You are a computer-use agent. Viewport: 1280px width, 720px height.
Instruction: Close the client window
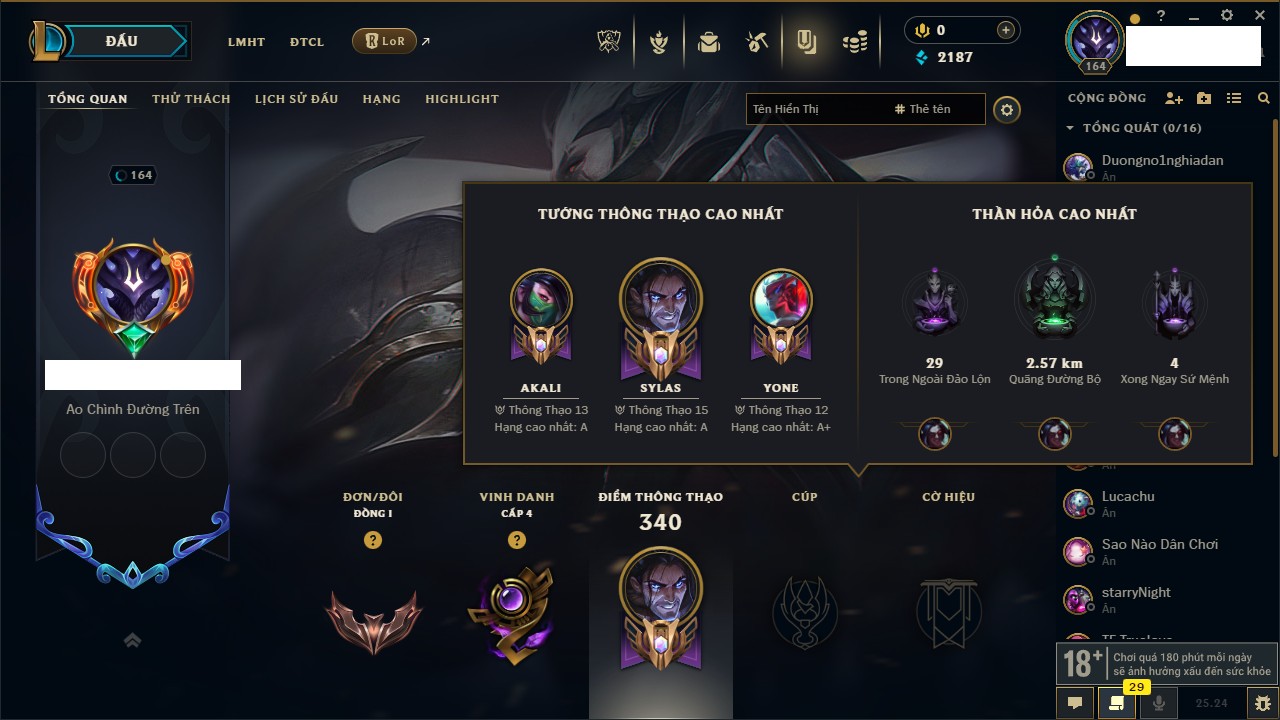pyautogui.click(x=1255, y=15)
